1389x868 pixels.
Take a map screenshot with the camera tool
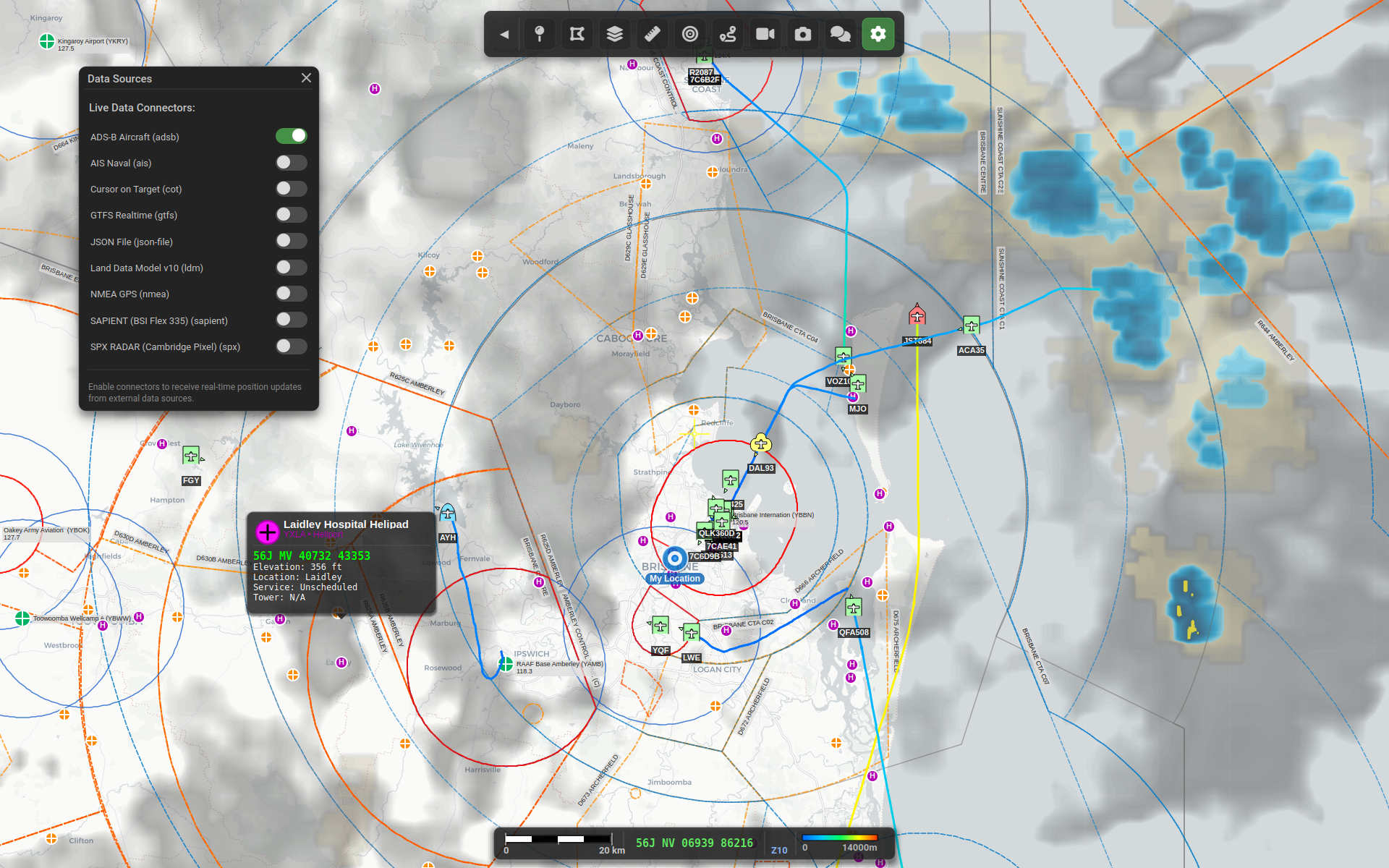[802, 34]
